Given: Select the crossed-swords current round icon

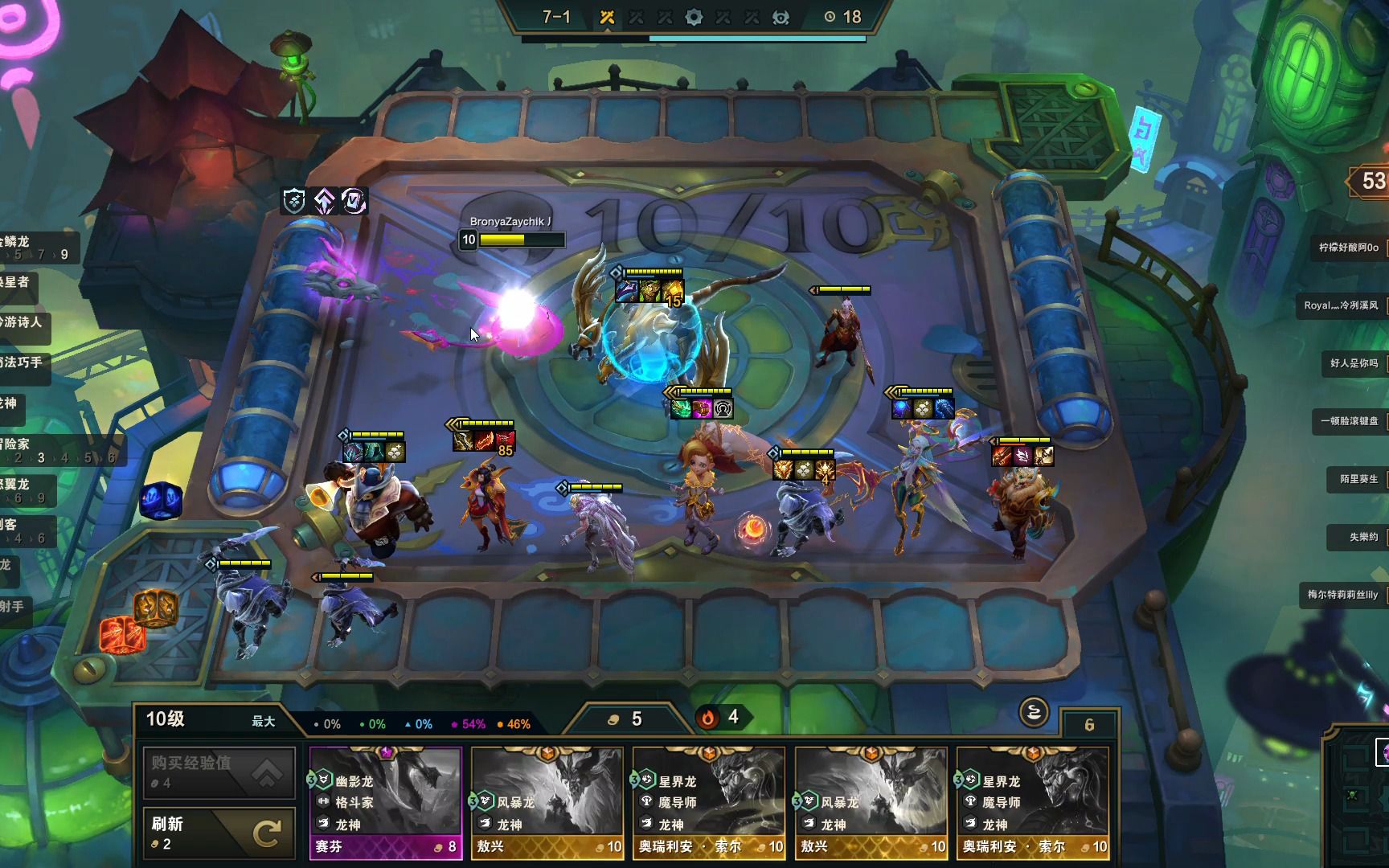Looking at the screenshot, I should click(608, 18).
